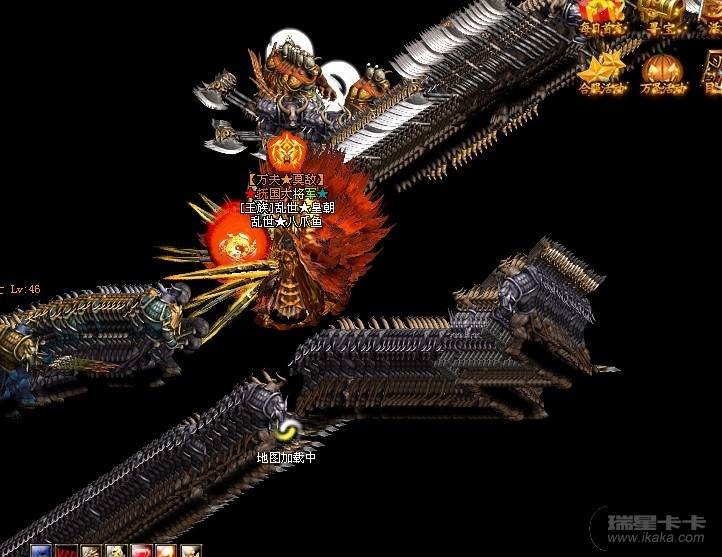Open the 万圣活动 pumpkin event icon
Image resolution: width=722 pixels, height=557 pixels.
click(661, 70)
